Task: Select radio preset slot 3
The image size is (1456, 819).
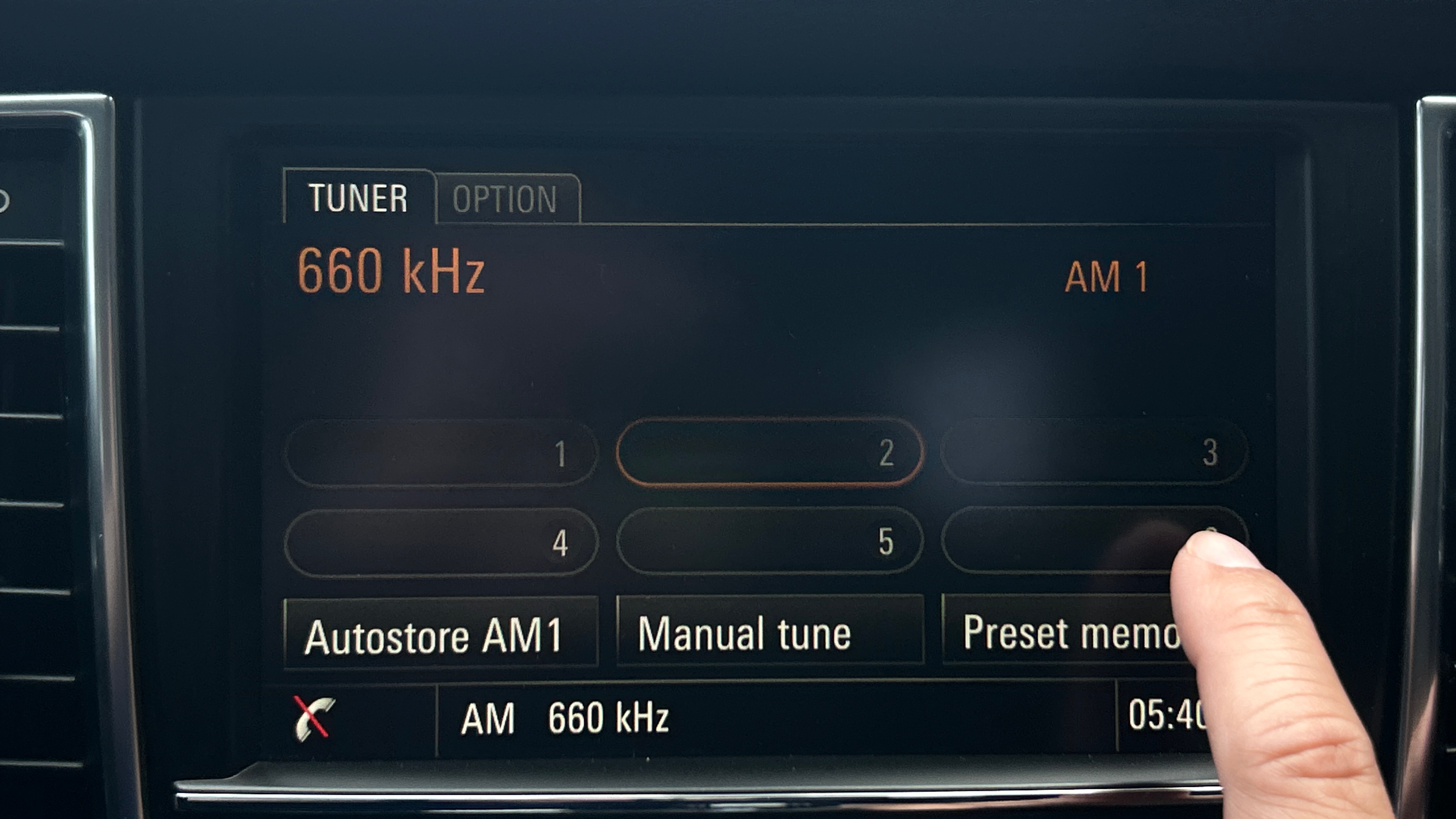Action: click(1094, 452)
